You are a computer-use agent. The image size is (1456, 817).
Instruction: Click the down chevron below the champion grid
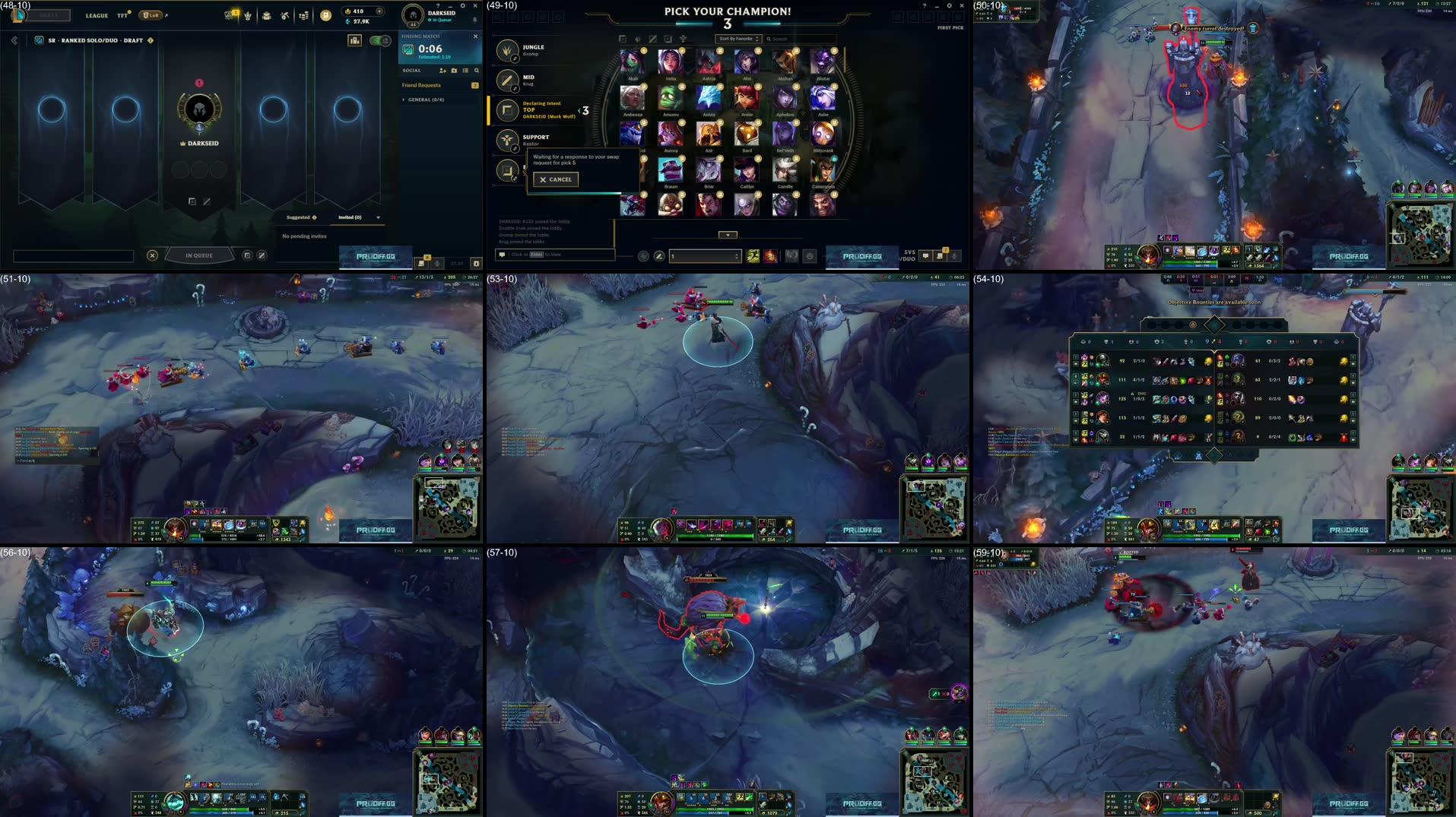(728, 235)
